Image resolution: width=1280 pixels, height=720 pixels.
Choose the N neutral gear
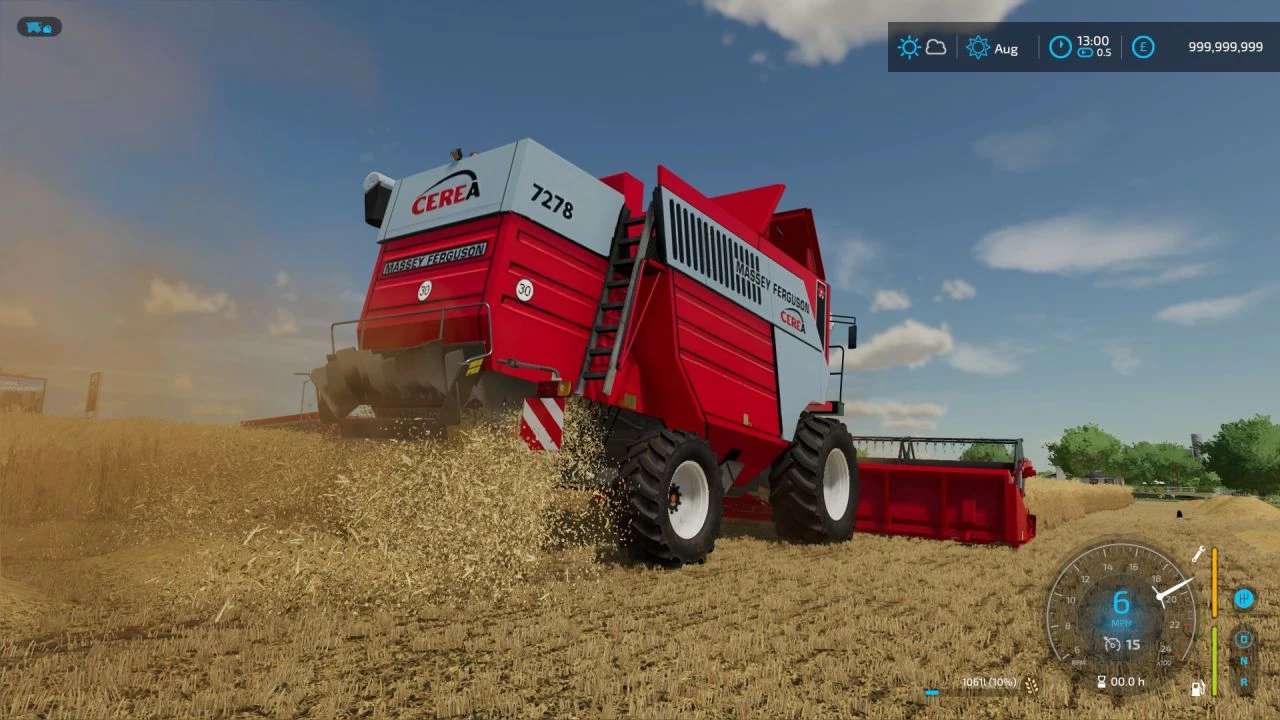click(1244, 661)
